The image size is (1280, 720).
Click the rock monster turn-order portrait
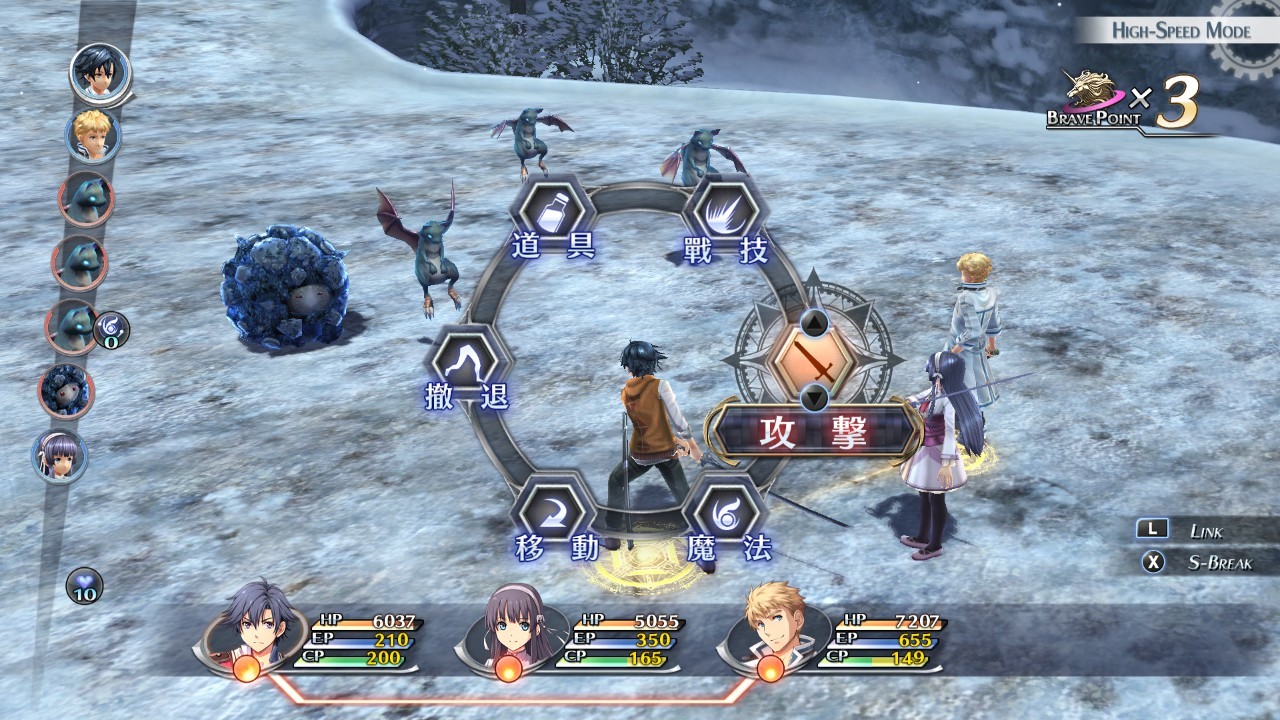point(67,390)
